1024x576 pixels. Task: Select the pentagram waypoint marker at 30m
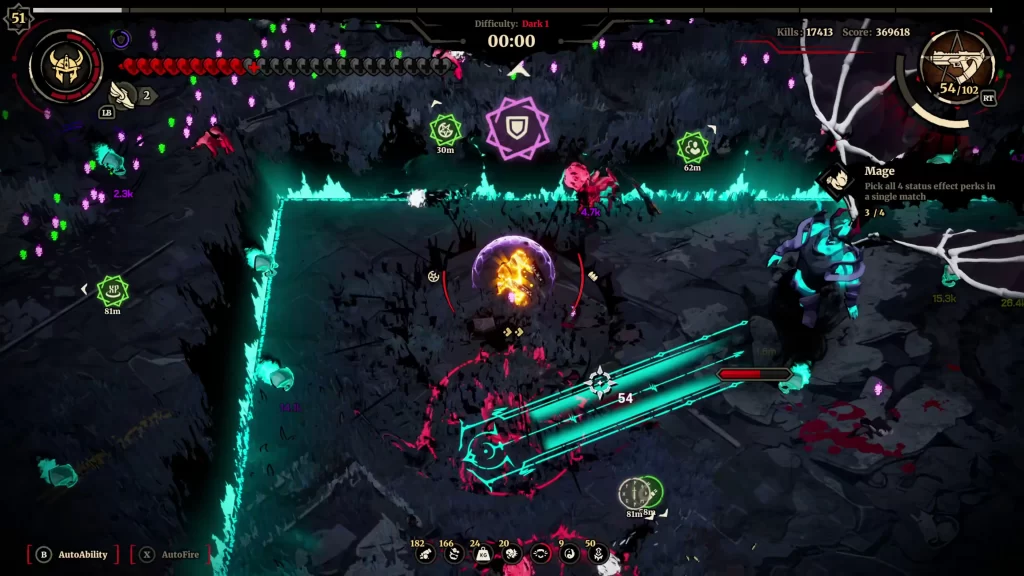click(x=445, y=129)
